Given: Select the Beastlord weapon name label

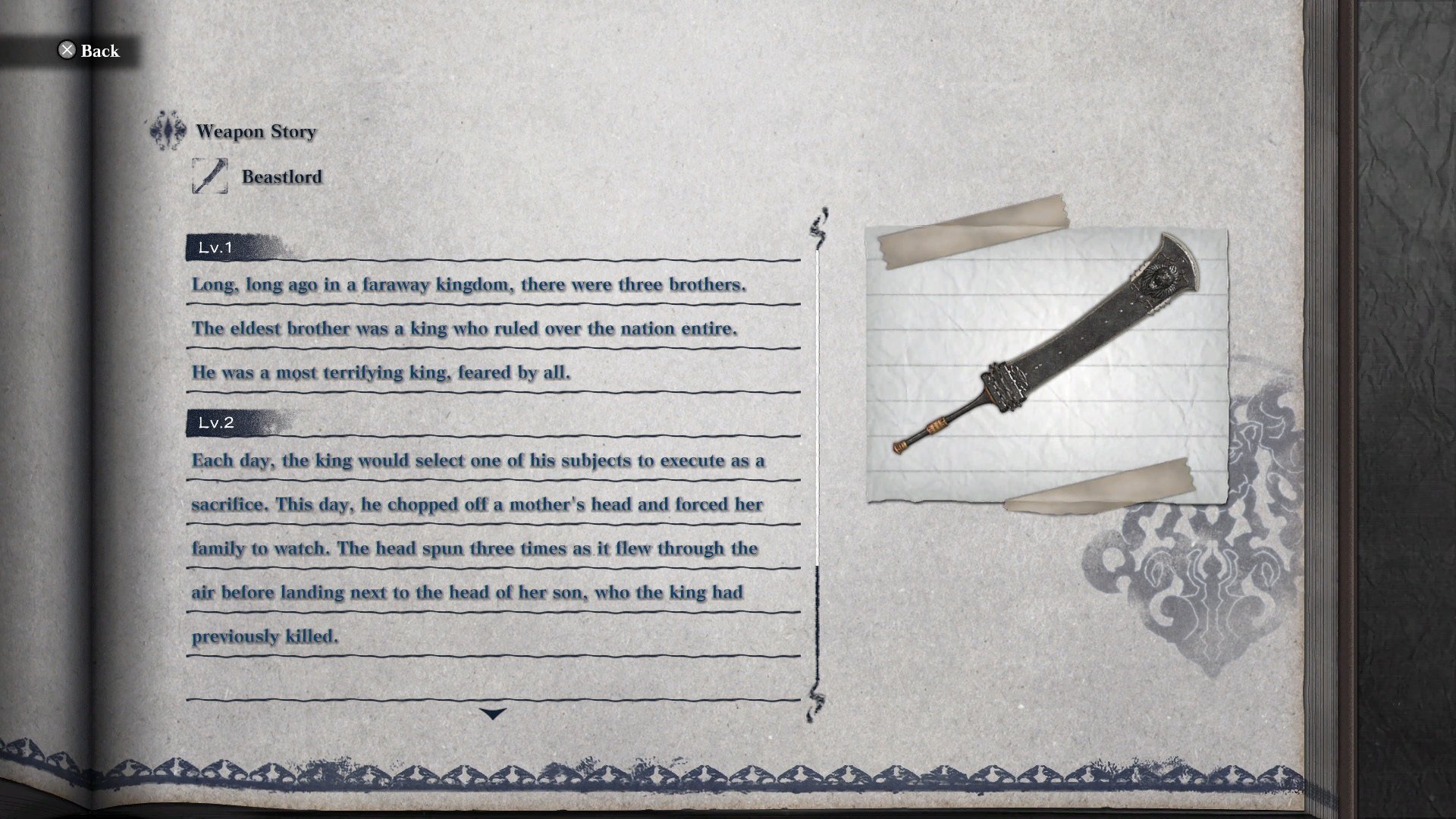Looking at the screenshot, I should pos(281,176).
